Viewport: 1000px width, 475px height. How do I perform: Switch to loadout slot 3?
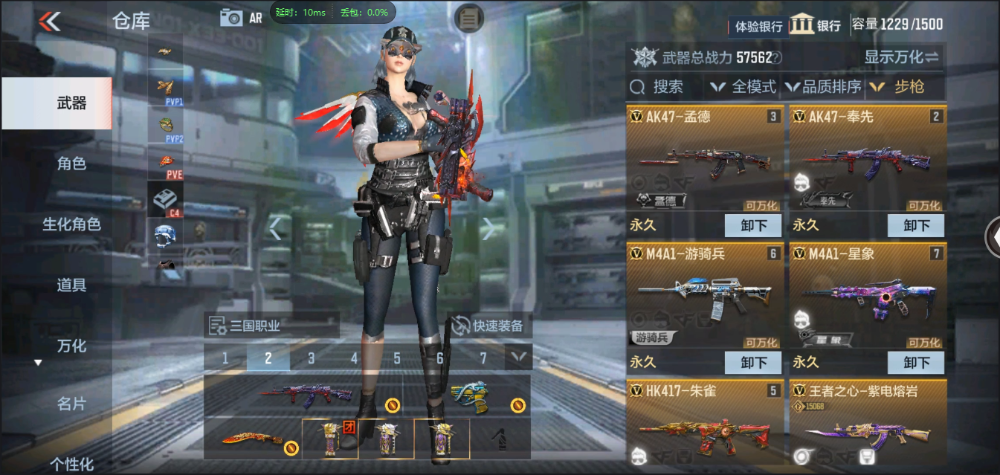coord(311,358)
